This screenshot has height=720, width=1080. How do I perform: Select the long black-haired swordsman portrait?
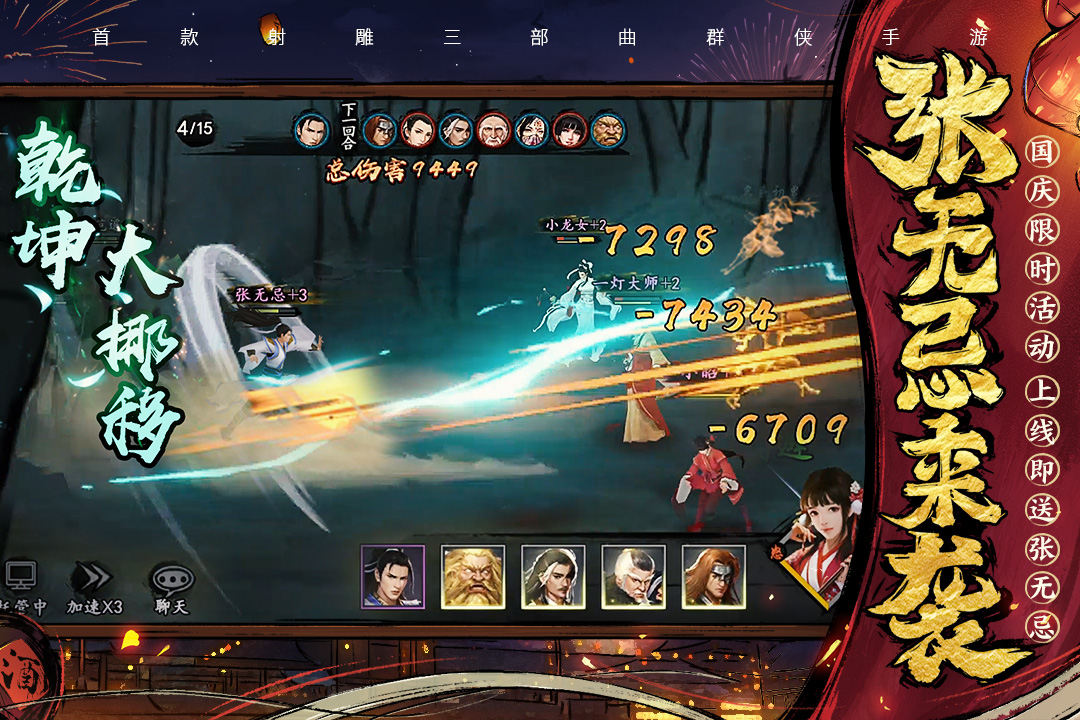click(x=553, y=576)
